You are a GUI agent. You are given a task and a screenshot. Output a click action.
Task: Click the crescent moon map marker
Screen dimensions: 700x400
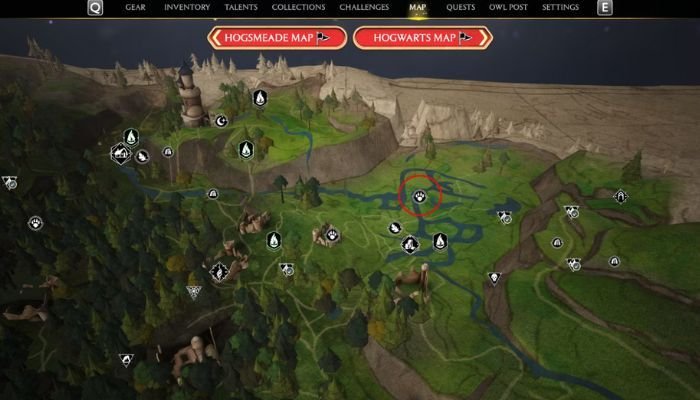(222, 121)
